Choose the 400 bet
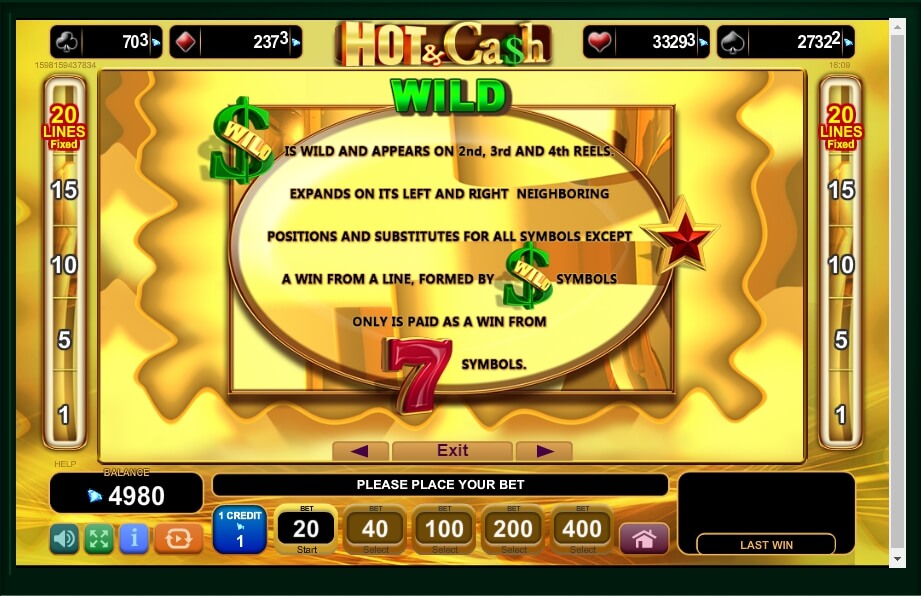The width and height of the screenshot is (921, 596). pyautogui.click(x=582, y=530)
